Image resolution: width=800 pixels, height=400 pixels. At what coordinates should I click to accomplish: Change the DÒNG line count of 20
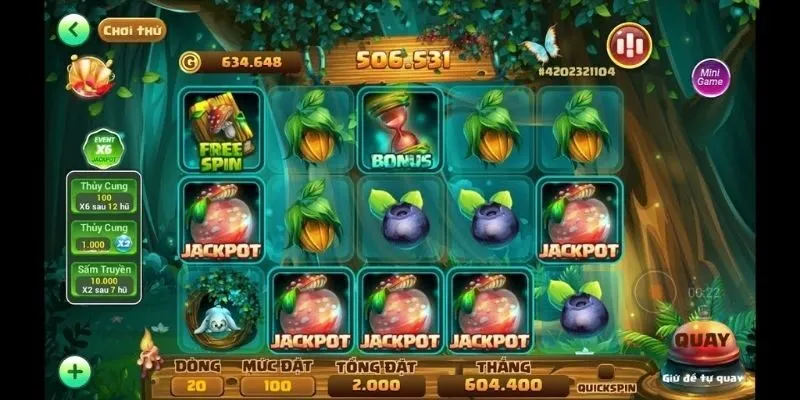click(197, 385)
